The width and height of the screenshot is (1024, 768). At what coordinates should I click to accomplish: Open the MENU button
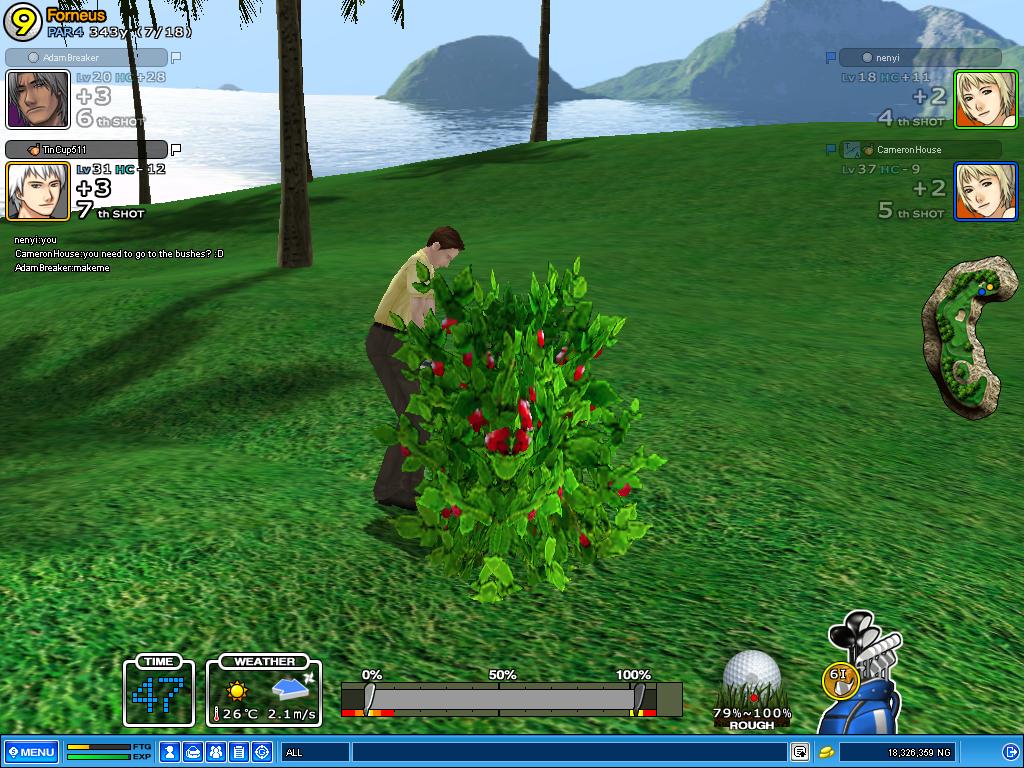point(31,752)
